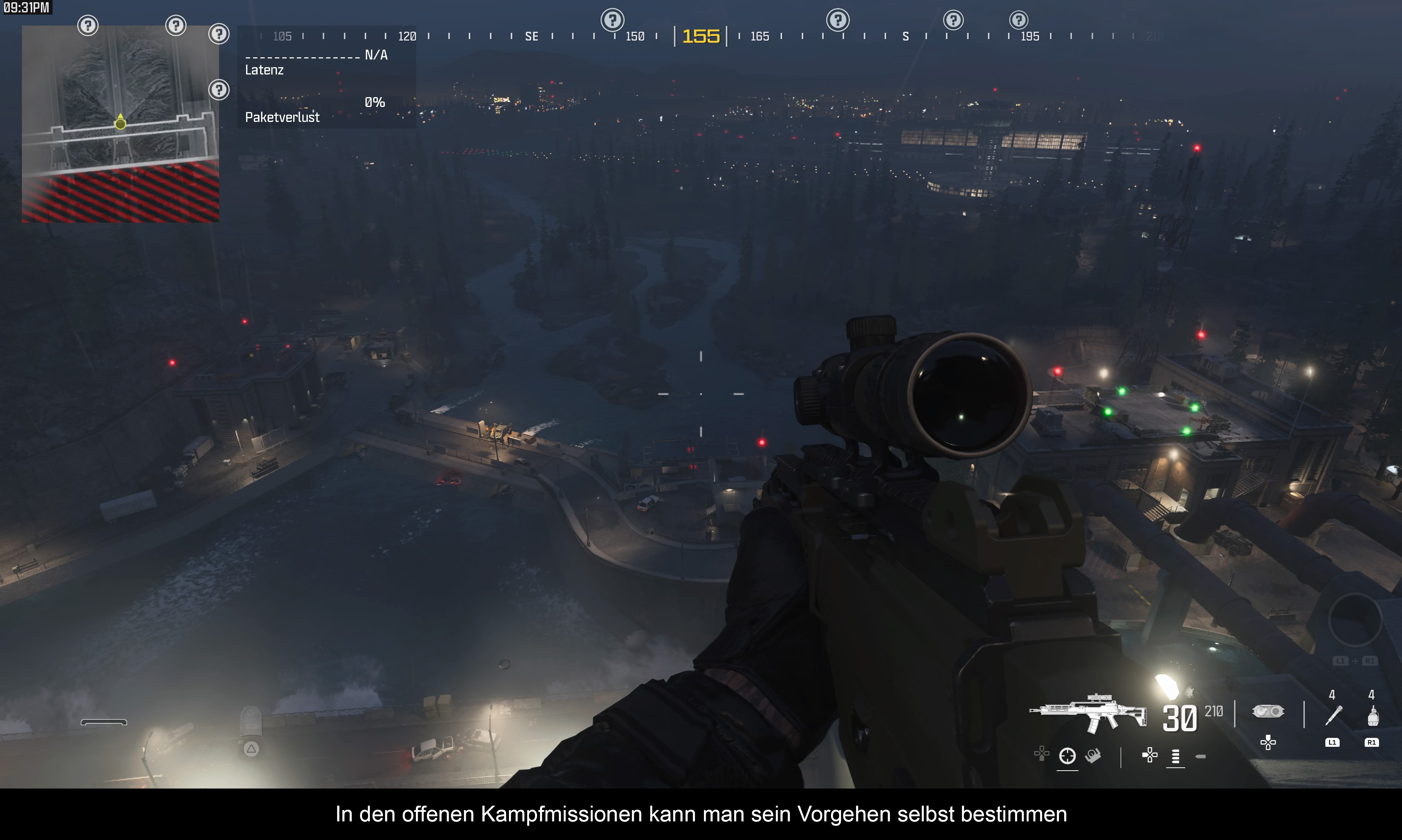Choose the crosshair scope sight mode icon
Image resolution: width=1402 pixels, height=840 pixels.
click(x=1067, y=756)
